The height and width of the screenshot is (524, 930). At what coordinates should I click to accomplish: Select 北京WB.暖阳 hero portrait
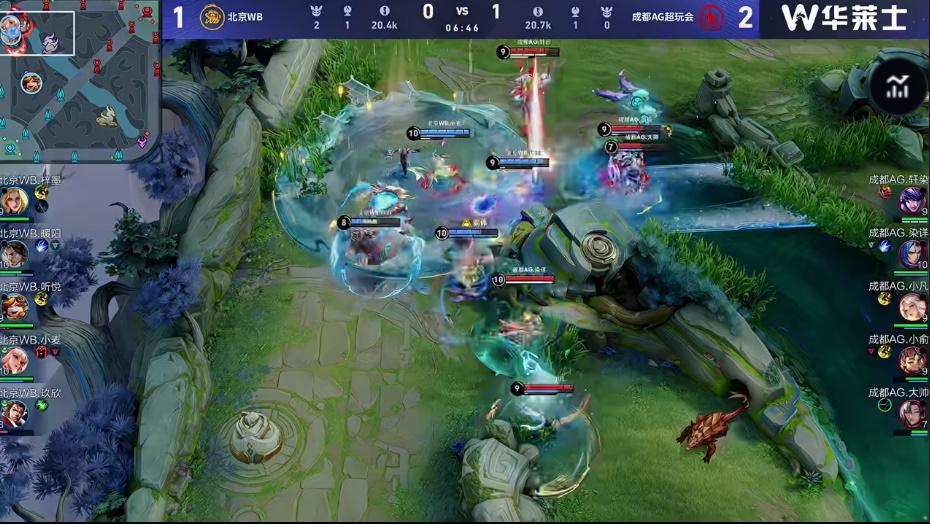14,254
